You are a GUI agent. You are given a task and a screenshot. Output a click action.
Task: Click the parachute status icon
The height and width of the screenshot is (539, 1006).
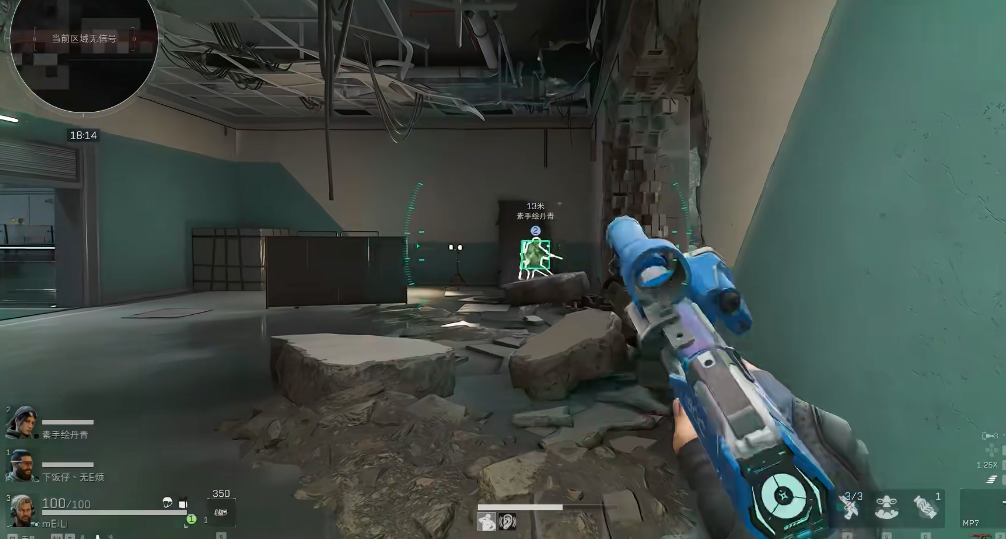point(169,503)
